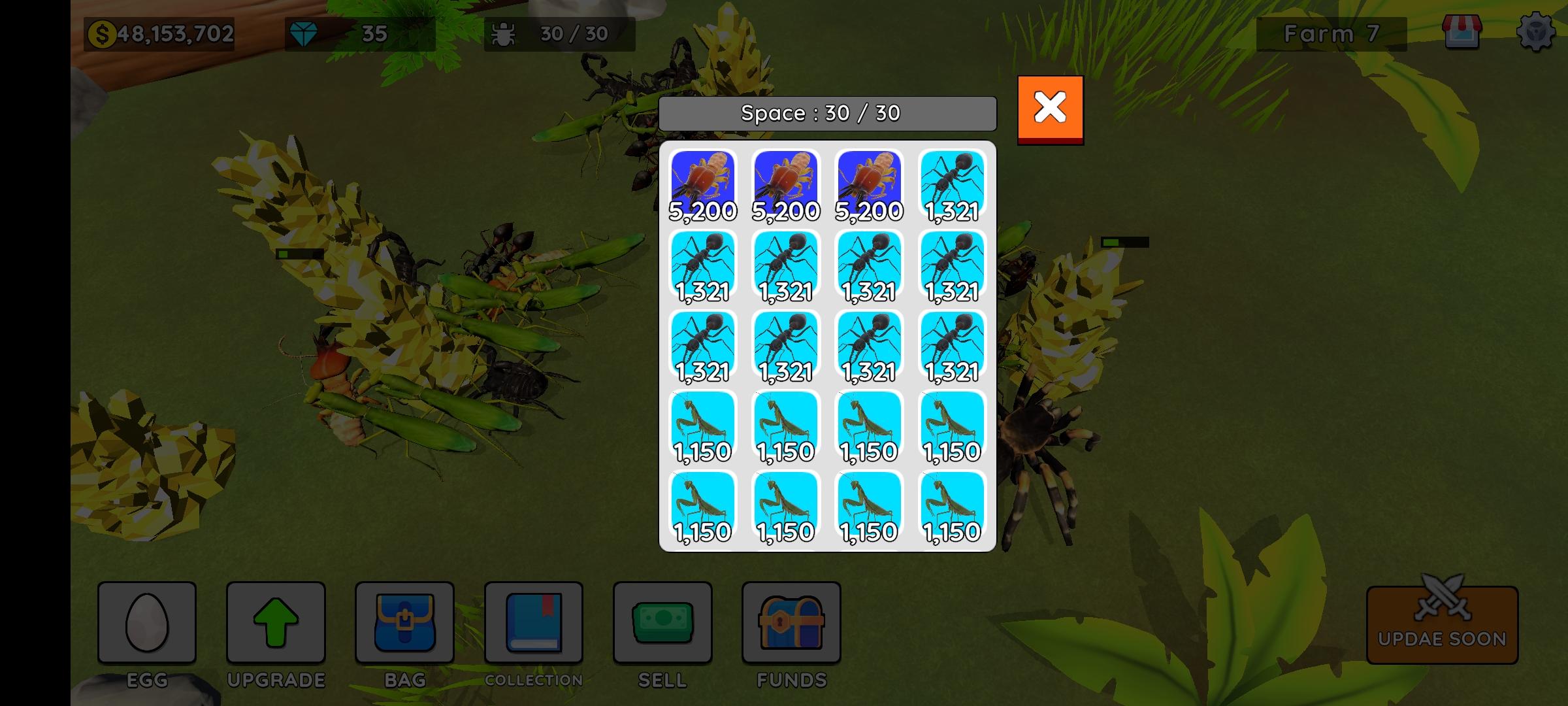This screenshot has width=1568, height=706.
Task: Tap the EGG hatching icon
Action: [x=148, y=623]
